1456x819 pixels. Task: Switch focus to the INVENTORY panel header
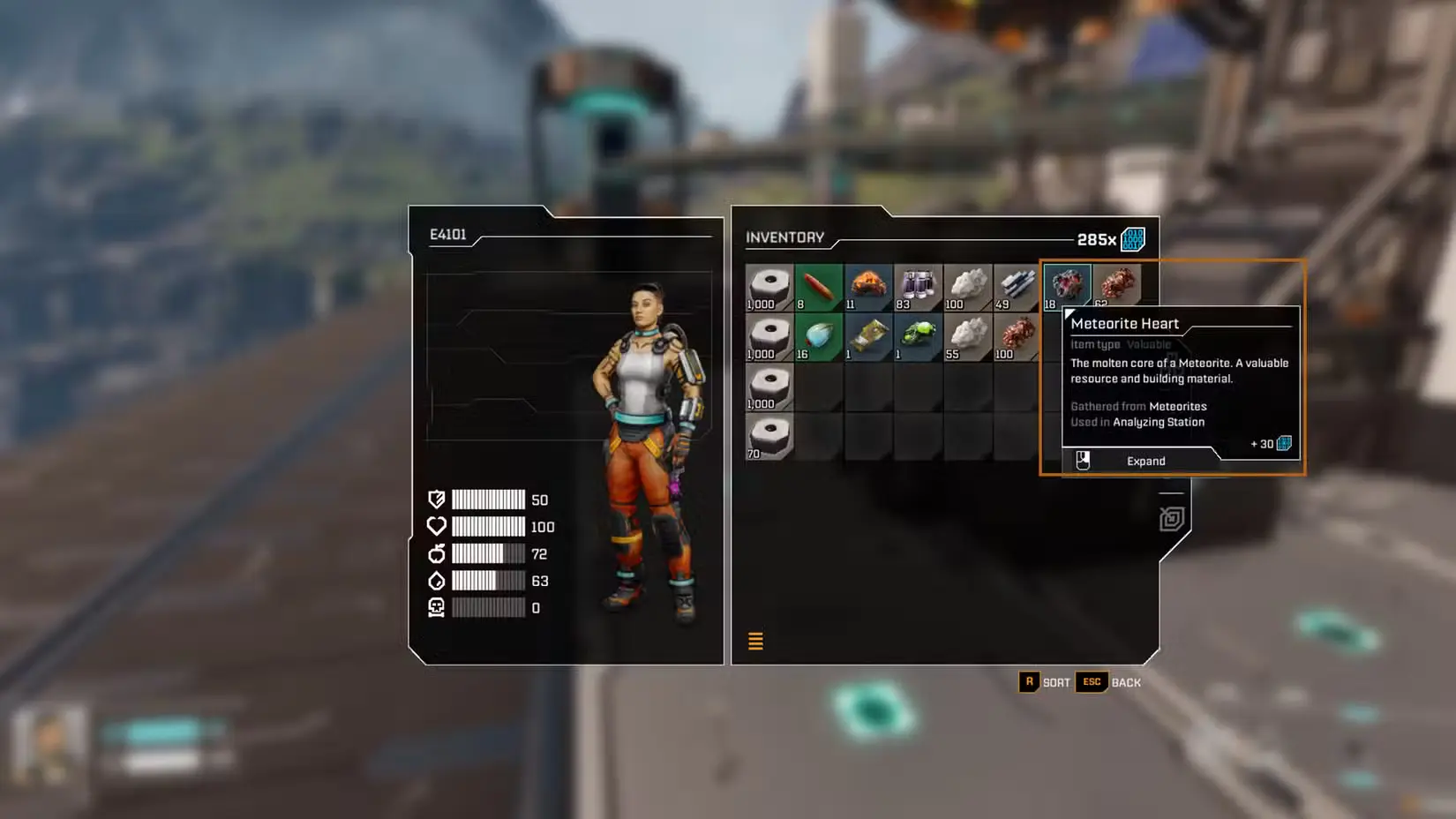(784, 237)
